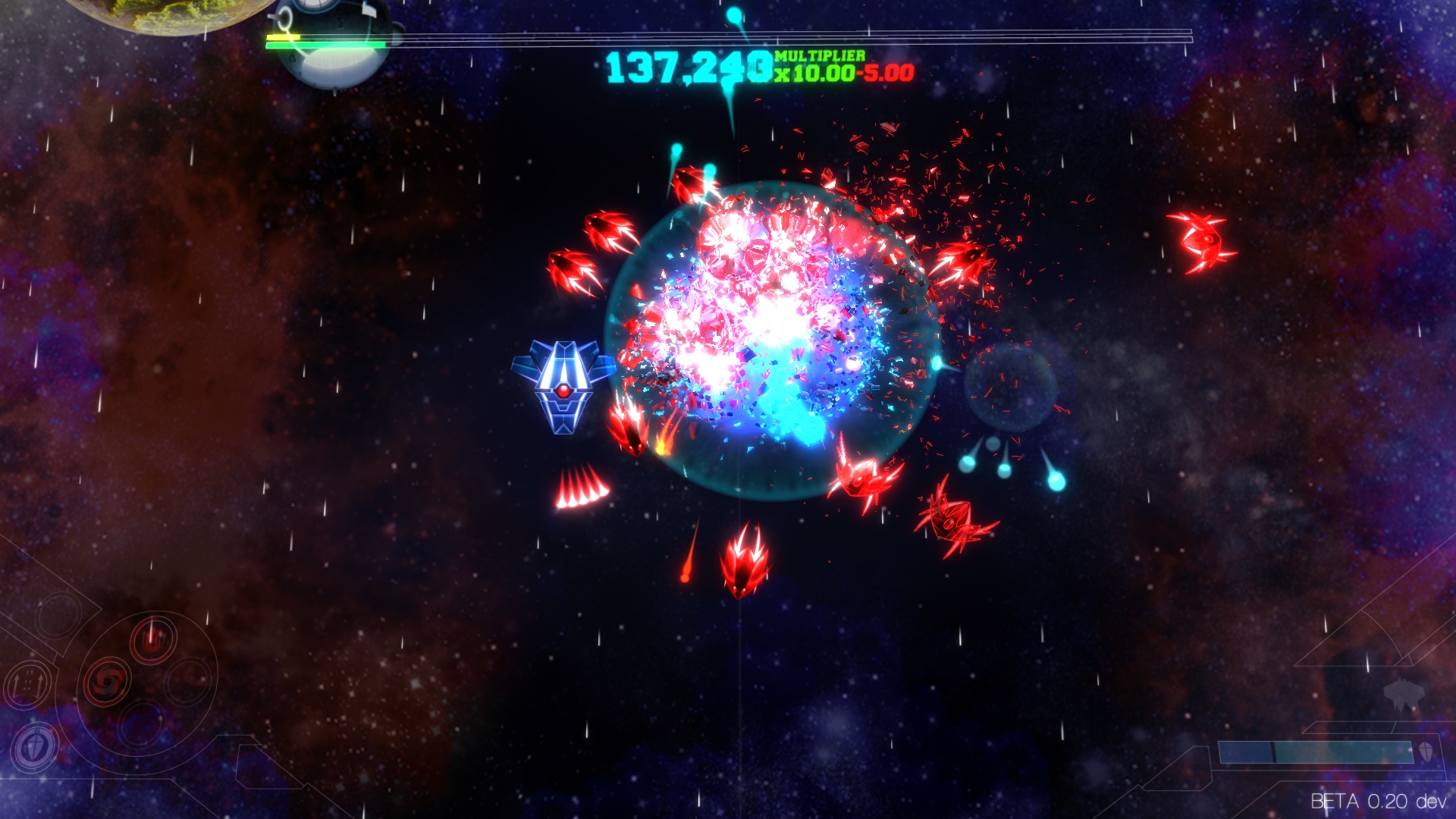
Task: Select the blue shield ability icon
Action: click(33, 744)
